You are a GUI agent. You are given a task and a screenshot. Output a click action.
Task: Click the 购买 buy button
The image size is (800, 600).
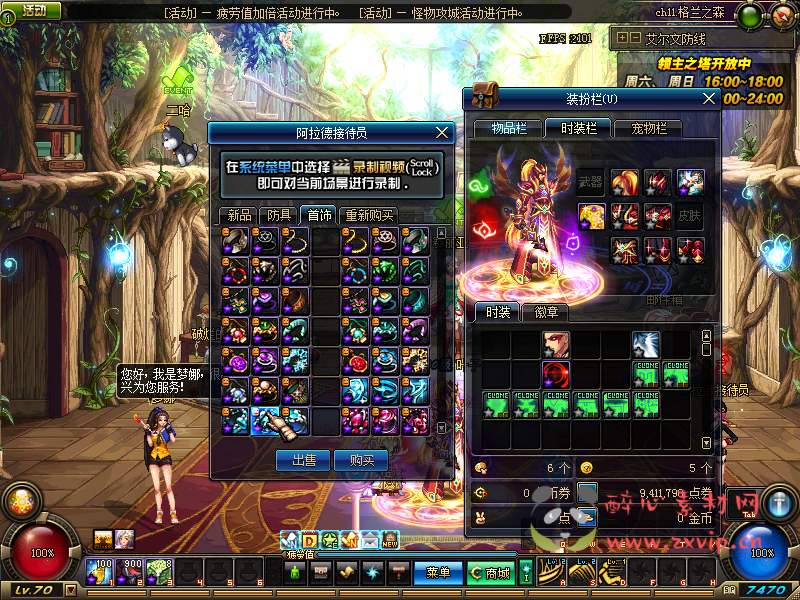361,460
